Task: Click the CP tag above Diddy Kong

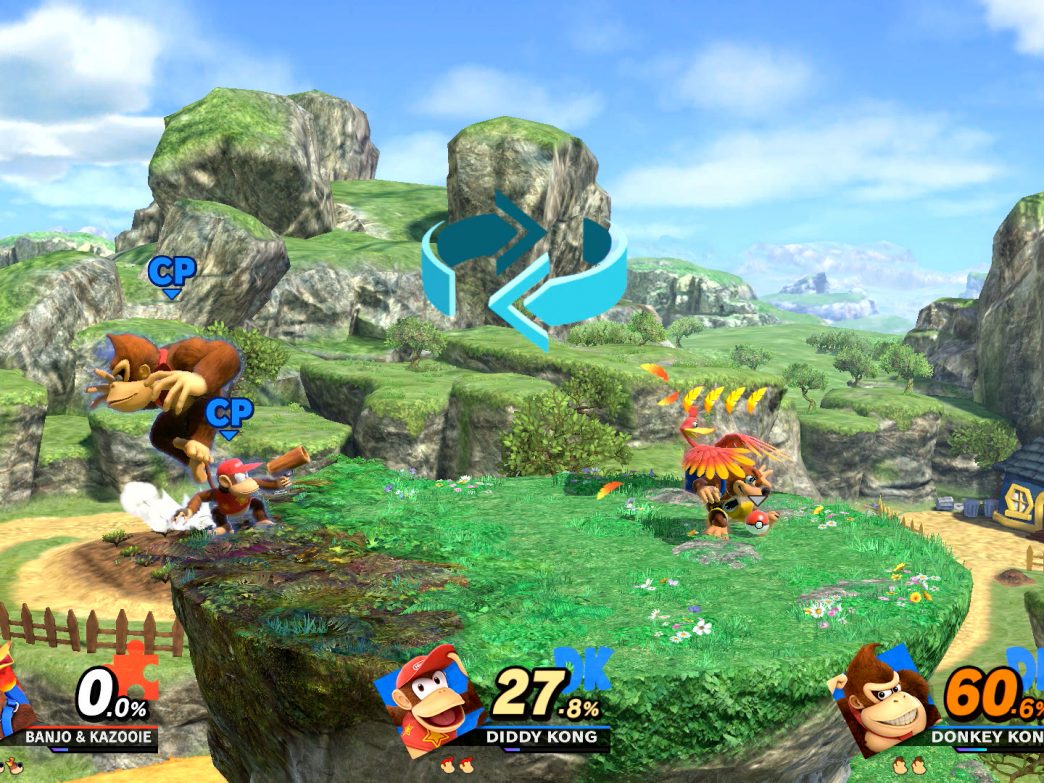Action: [x=229, y=414]
